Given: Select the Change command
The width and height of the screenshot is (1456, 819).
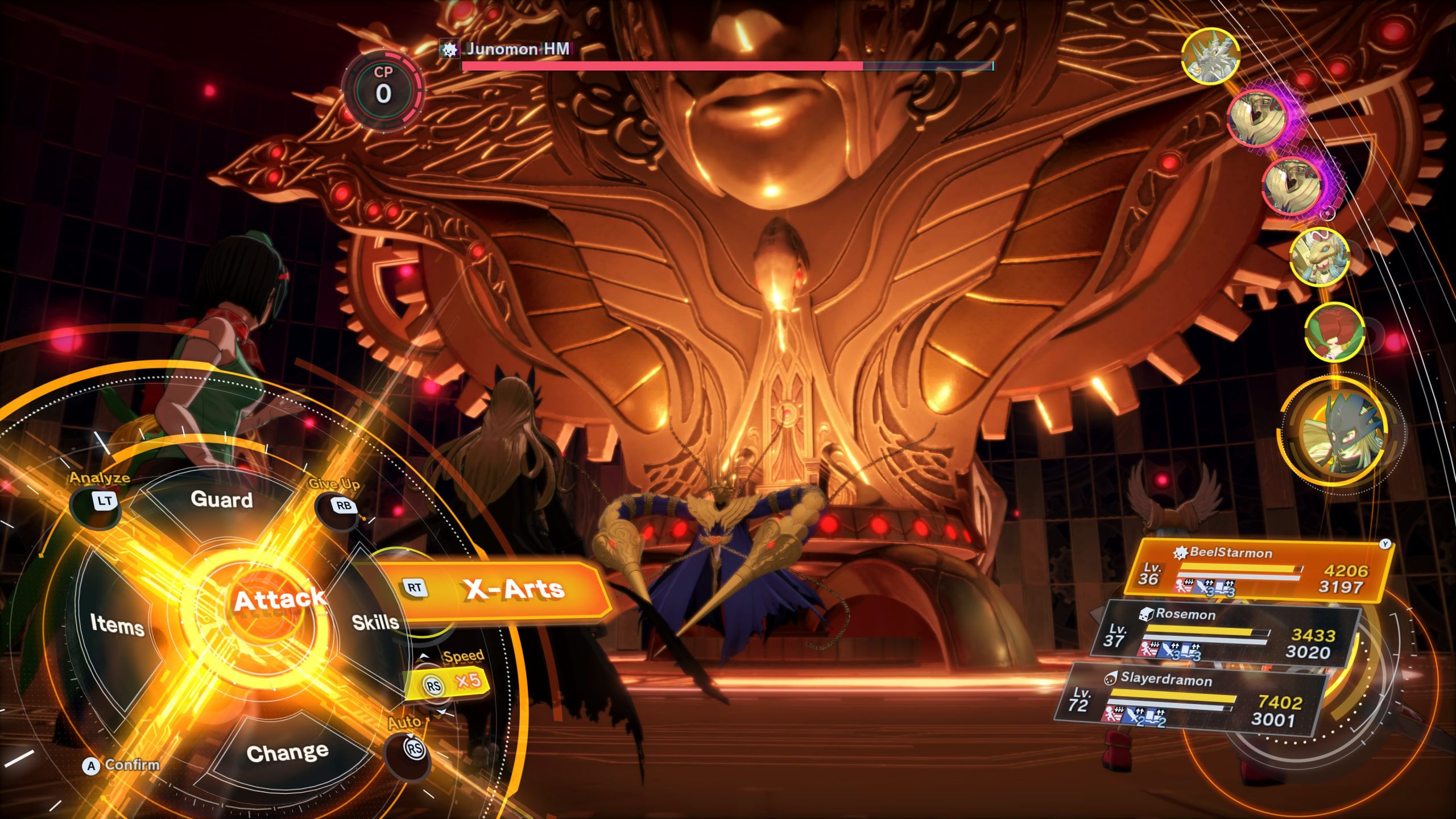Looking at the screenshot, I should pos(287,752).
